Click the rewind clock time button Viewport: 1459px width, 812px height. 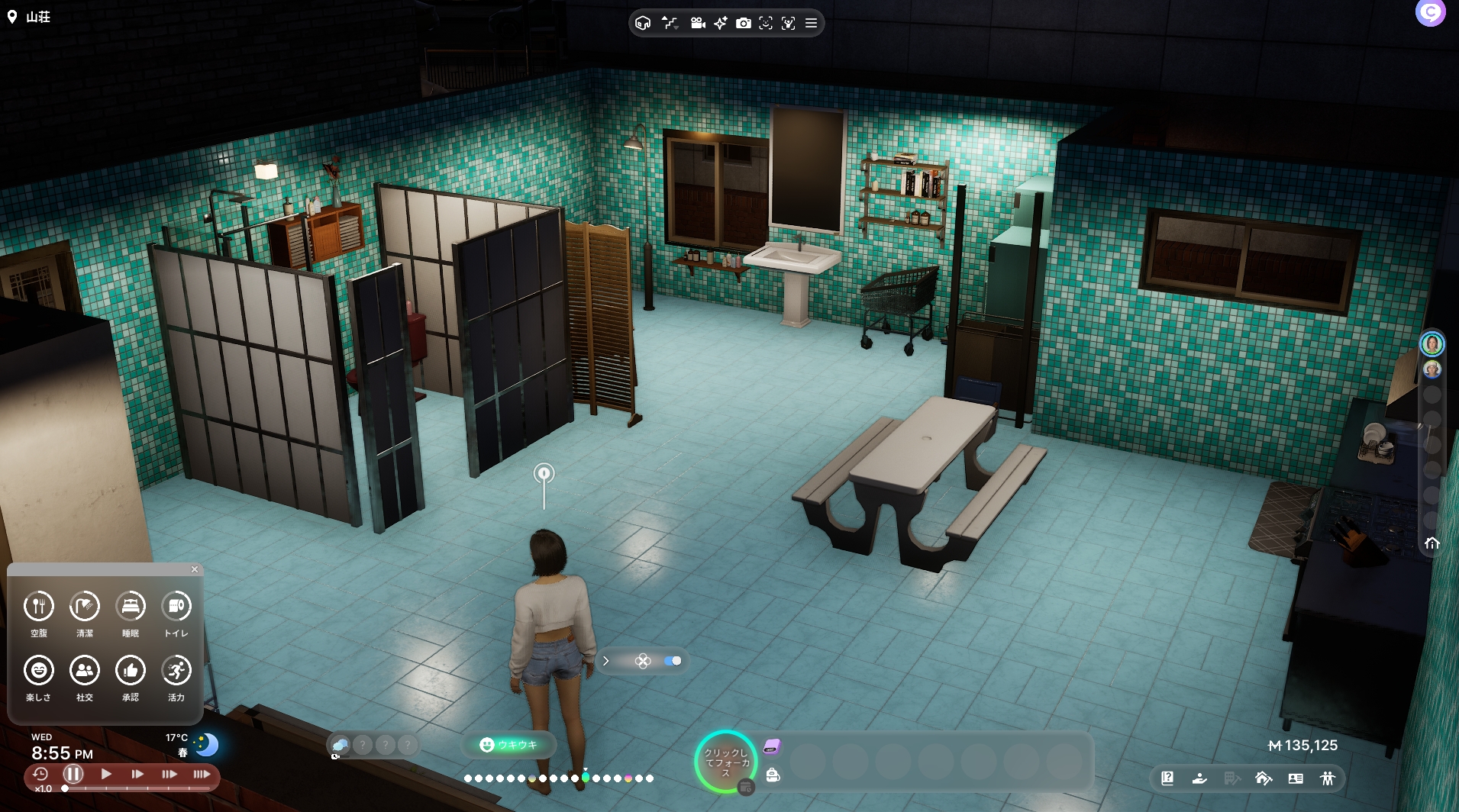pos(40,774)
